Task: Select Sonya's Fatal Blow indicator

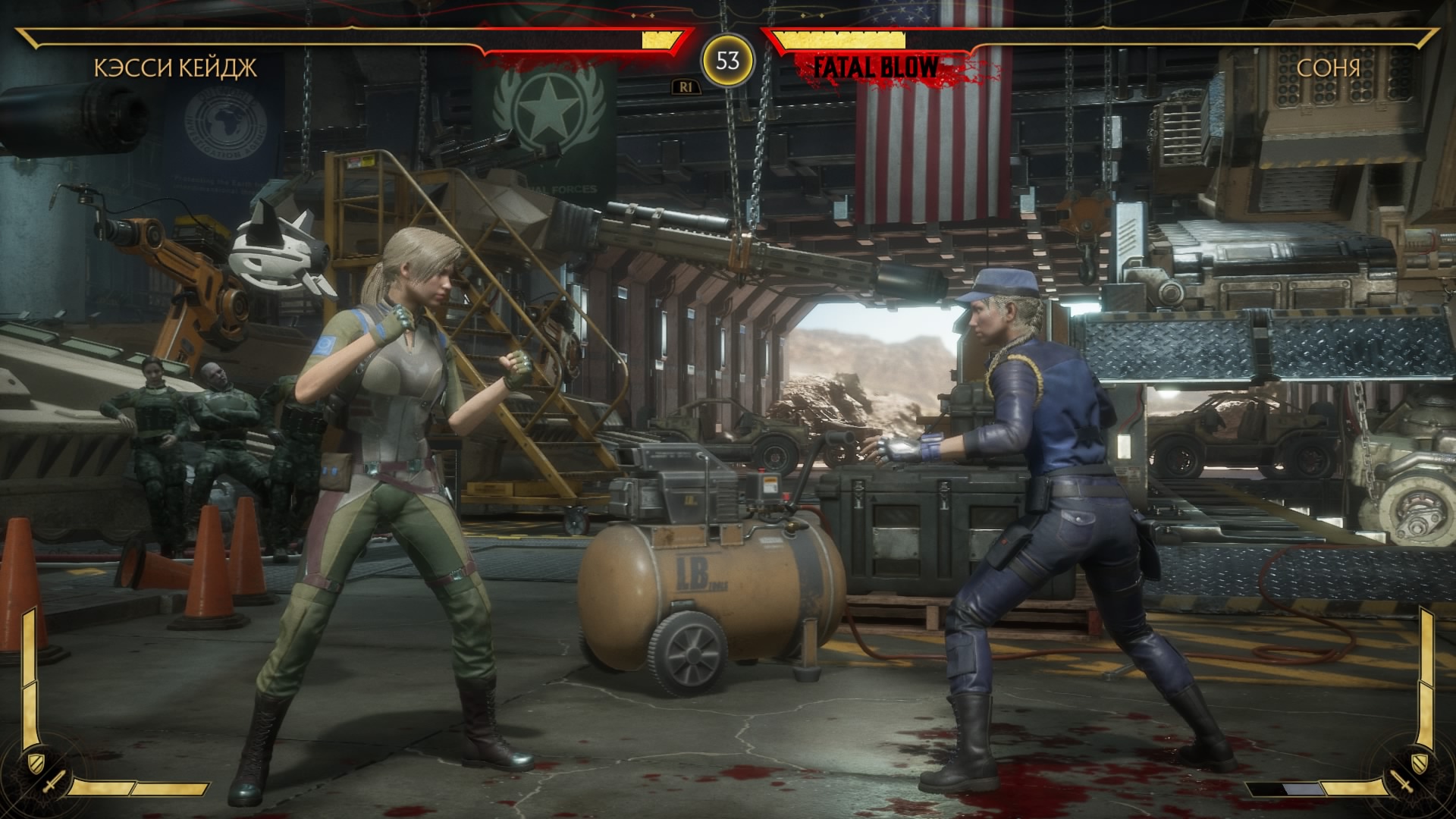Action: (x=876, y=67)
